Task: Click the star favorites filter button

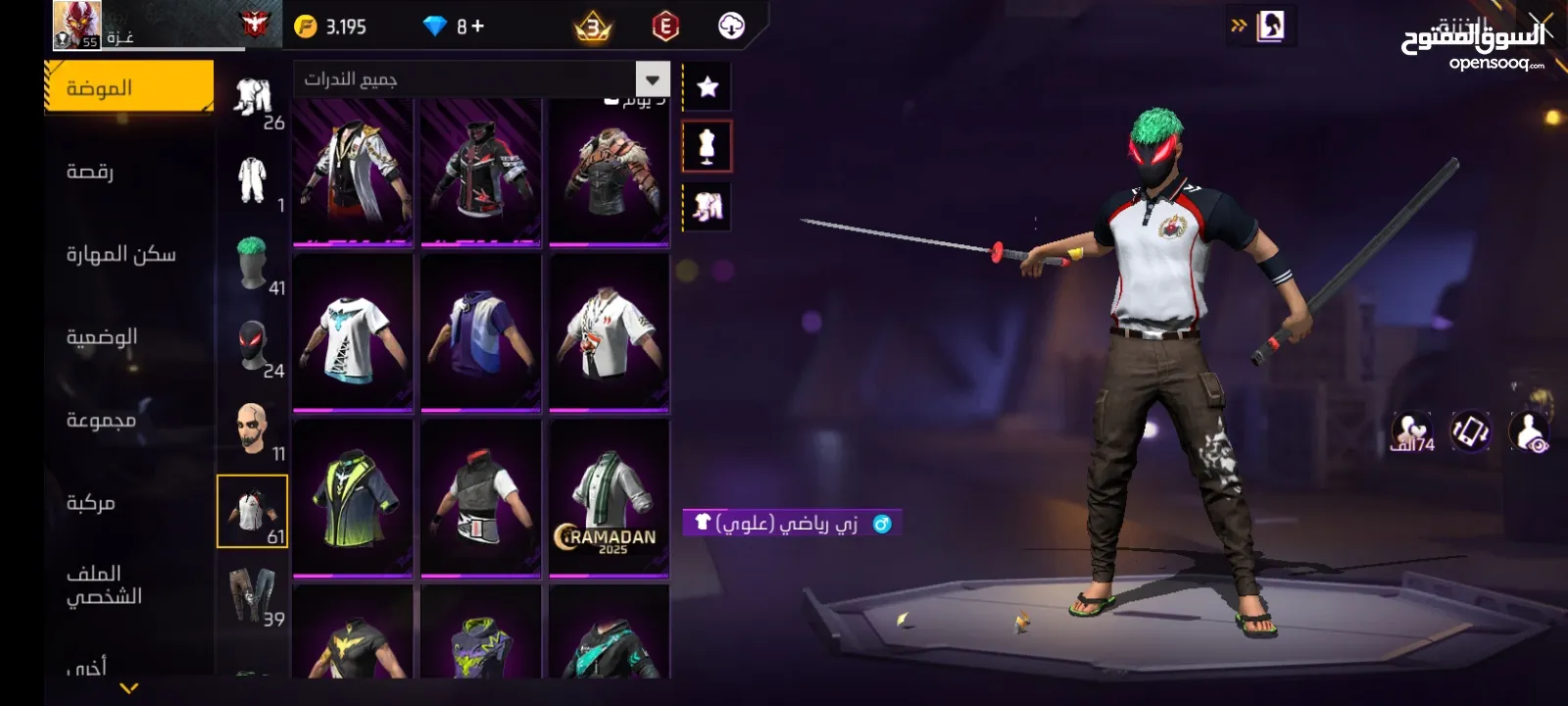Action: [x=708, y=87]
